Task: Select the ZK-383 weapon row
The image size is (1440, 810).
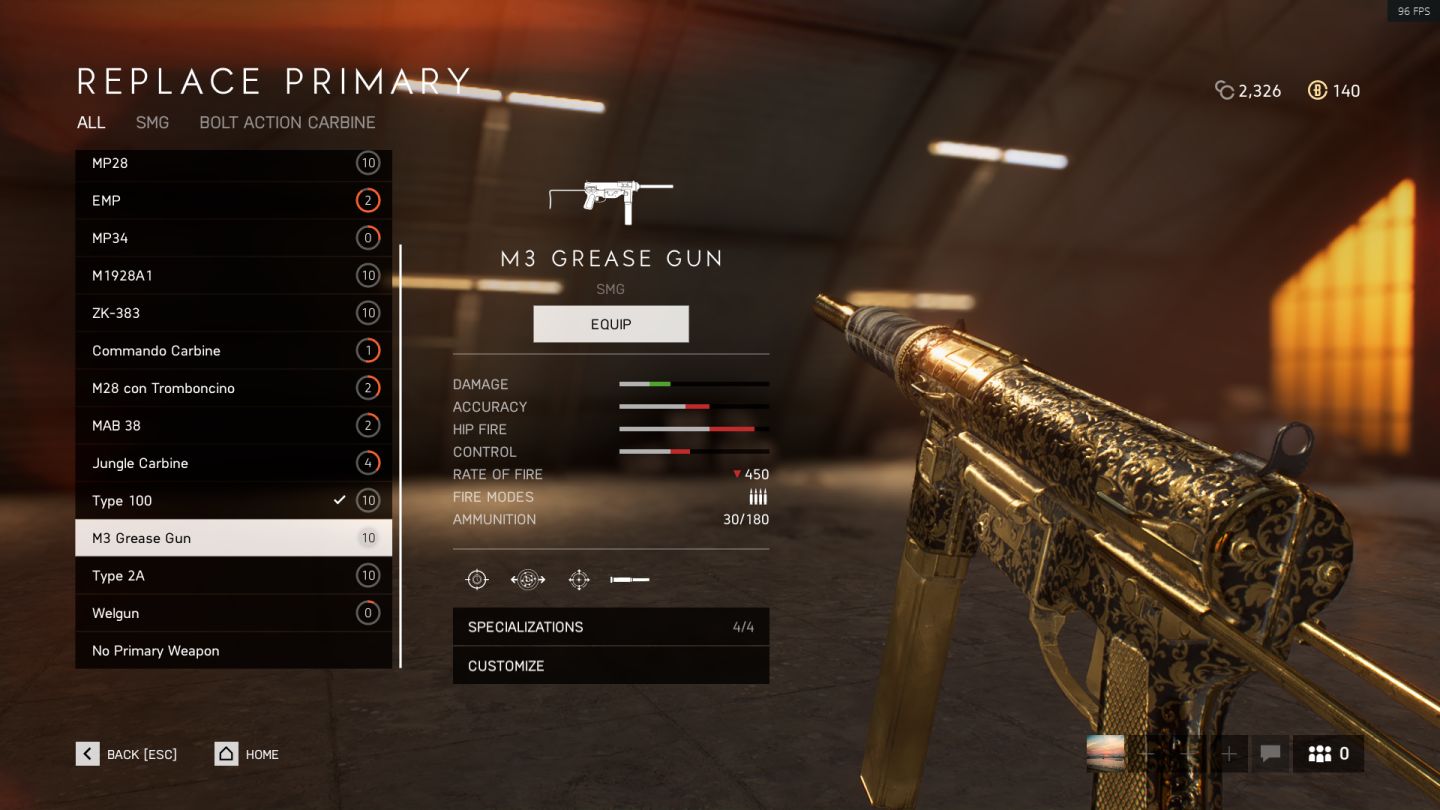Action: coord(233,313)
